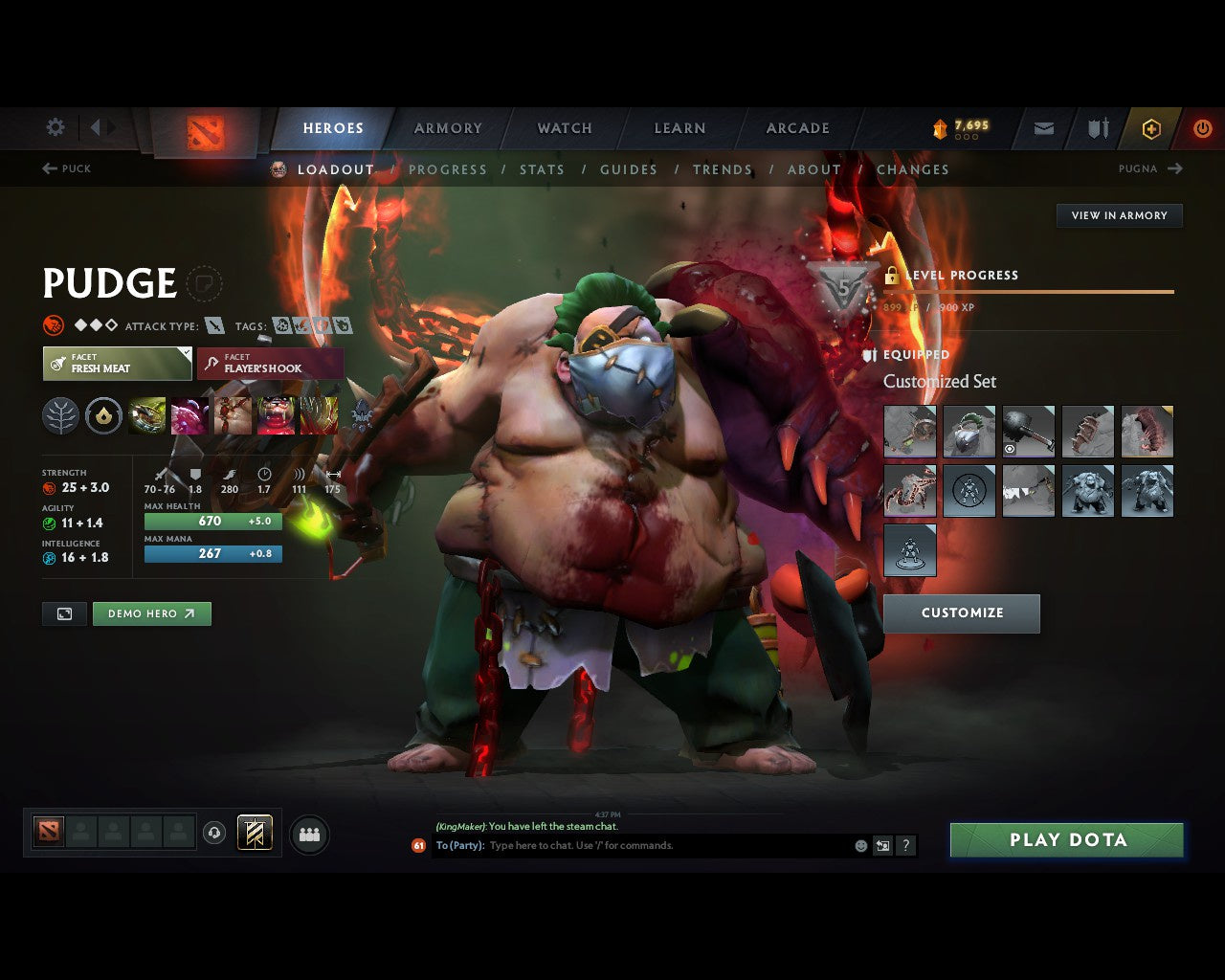This screenshot has height=980, width=1225.
Task: Toggle the fullscreen hero view button
Action: (64, 614)
